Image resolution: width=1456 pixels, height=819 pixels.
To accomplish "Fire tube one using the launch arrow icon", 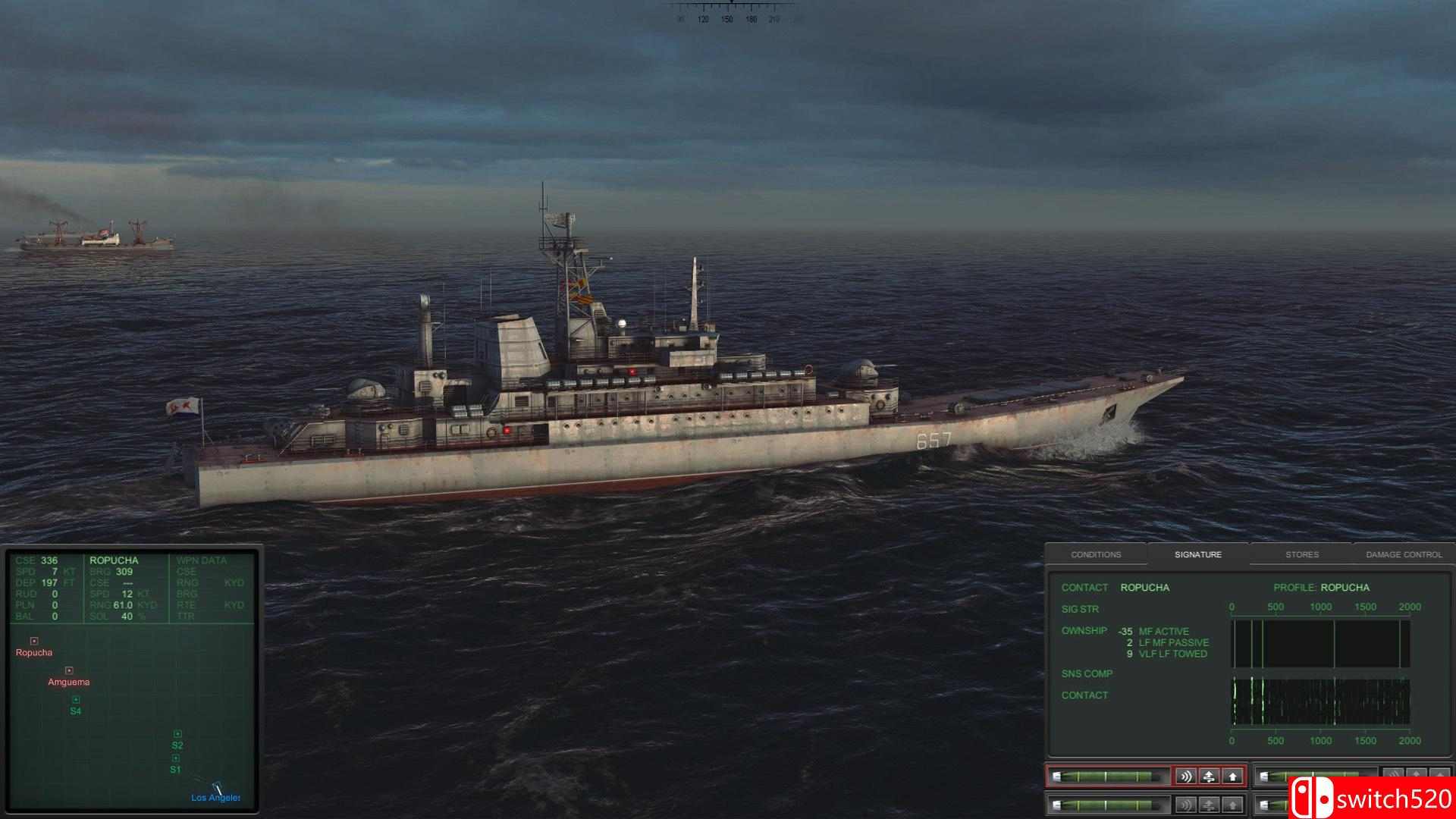I will pos(1233,777).
